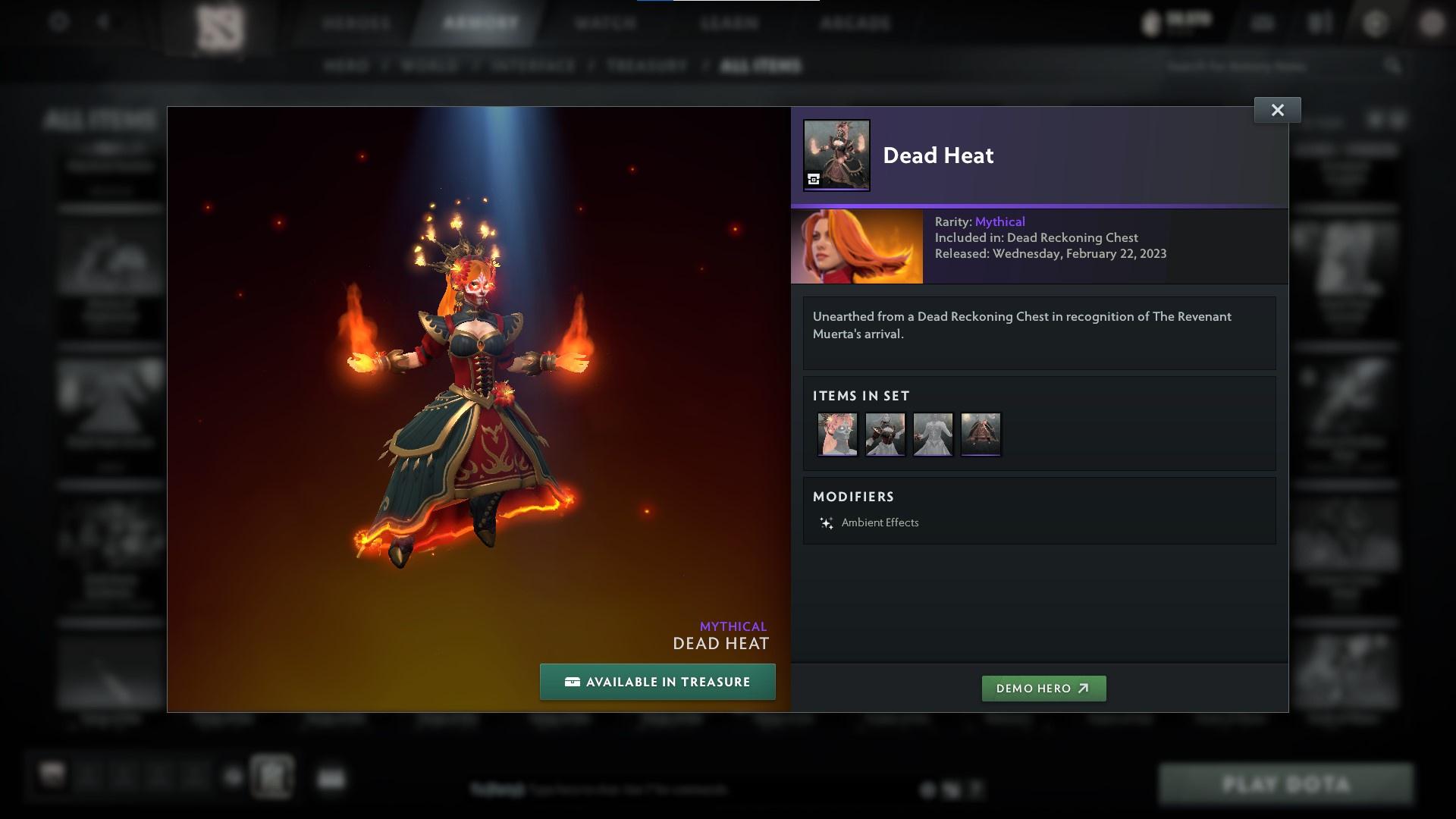1456x819 pixels.
Task: Open the Mythical rarity link
Action: point(999,221)
